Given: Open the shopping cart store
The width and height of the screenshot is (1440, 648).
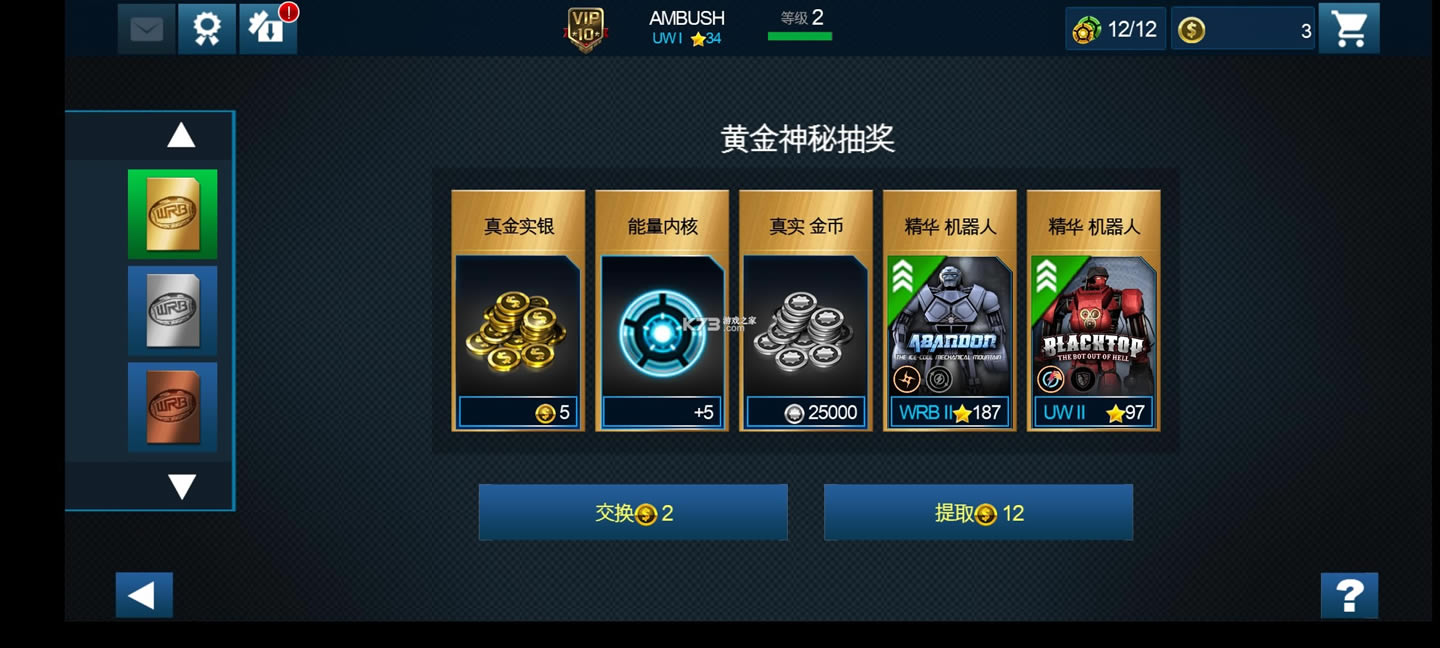Looking at the screenshot, I should point(1349,29).
